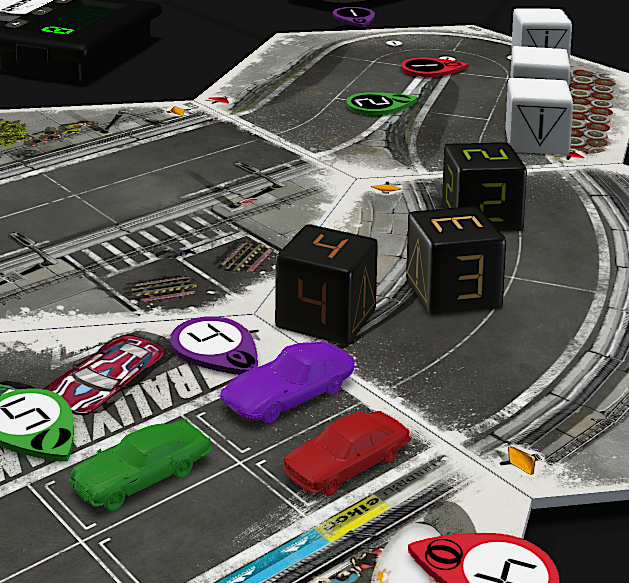The width and height of the screenshot is (629, 583).
Task: Select the solid red race car piece
Action: click(x=345, y=448)
